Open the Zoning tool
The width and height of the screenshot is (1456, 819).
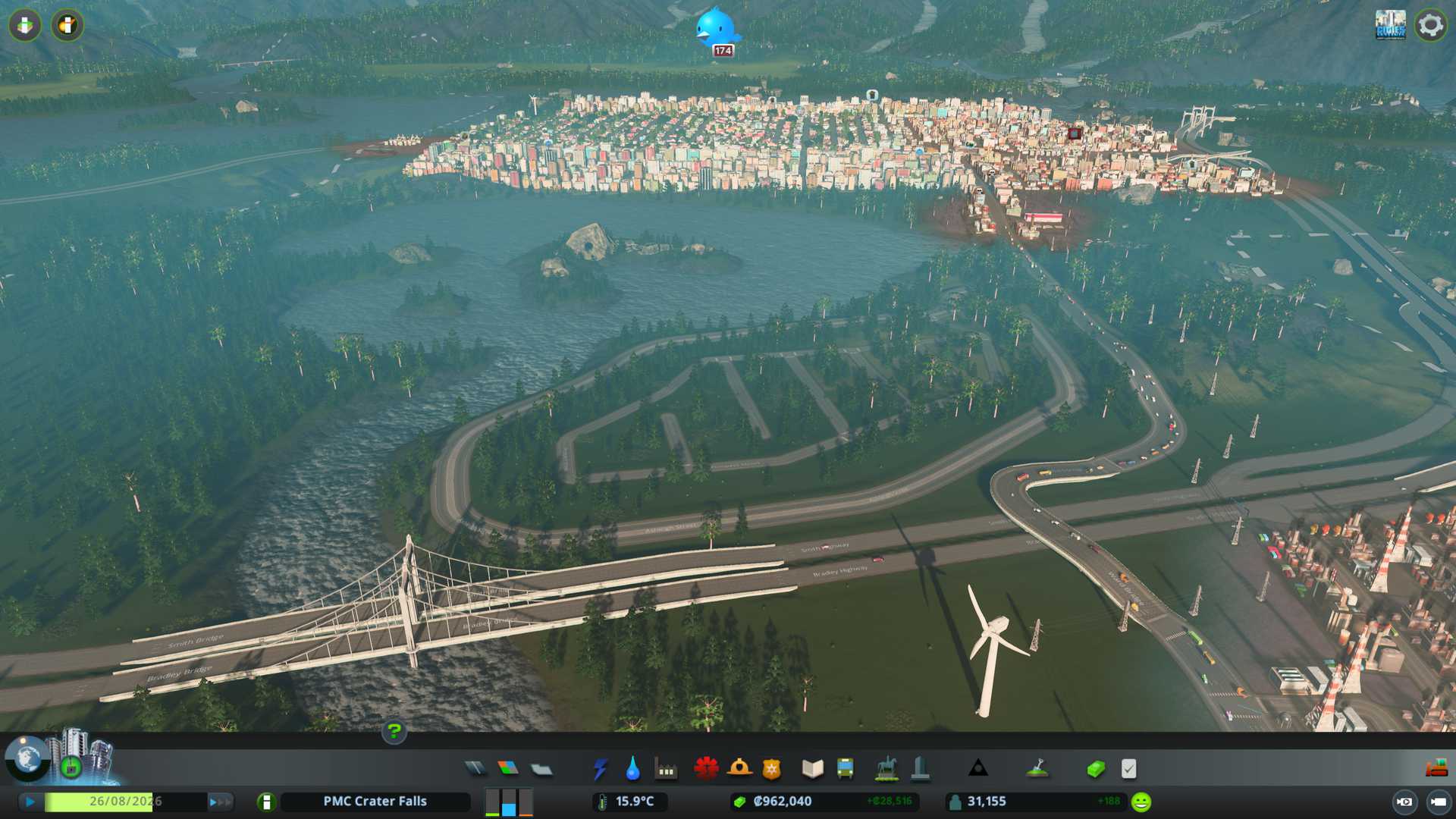click(x=508, y=769)
